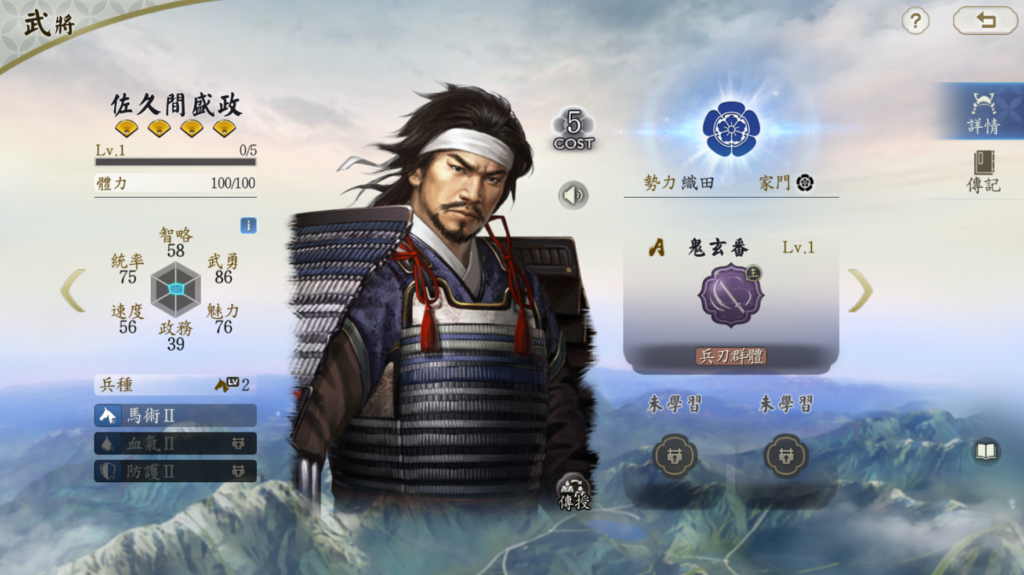Select the locked 防護II skill row
Image resolution: width=1024 pixels, height=575 pixels.
click(x=175, y=471)
